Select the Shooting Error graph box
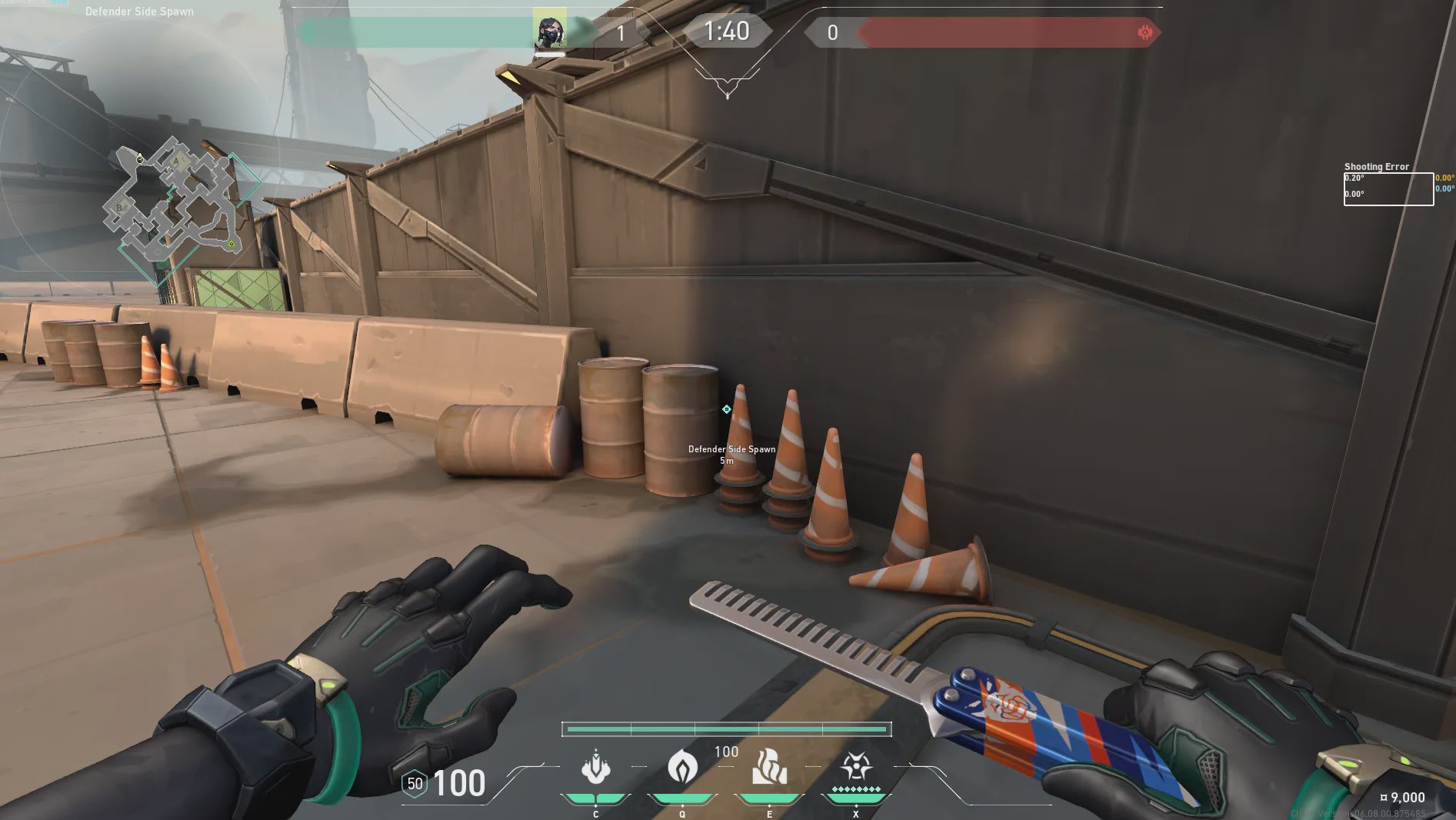The image size is (1456, 820). coord(1388,189)
